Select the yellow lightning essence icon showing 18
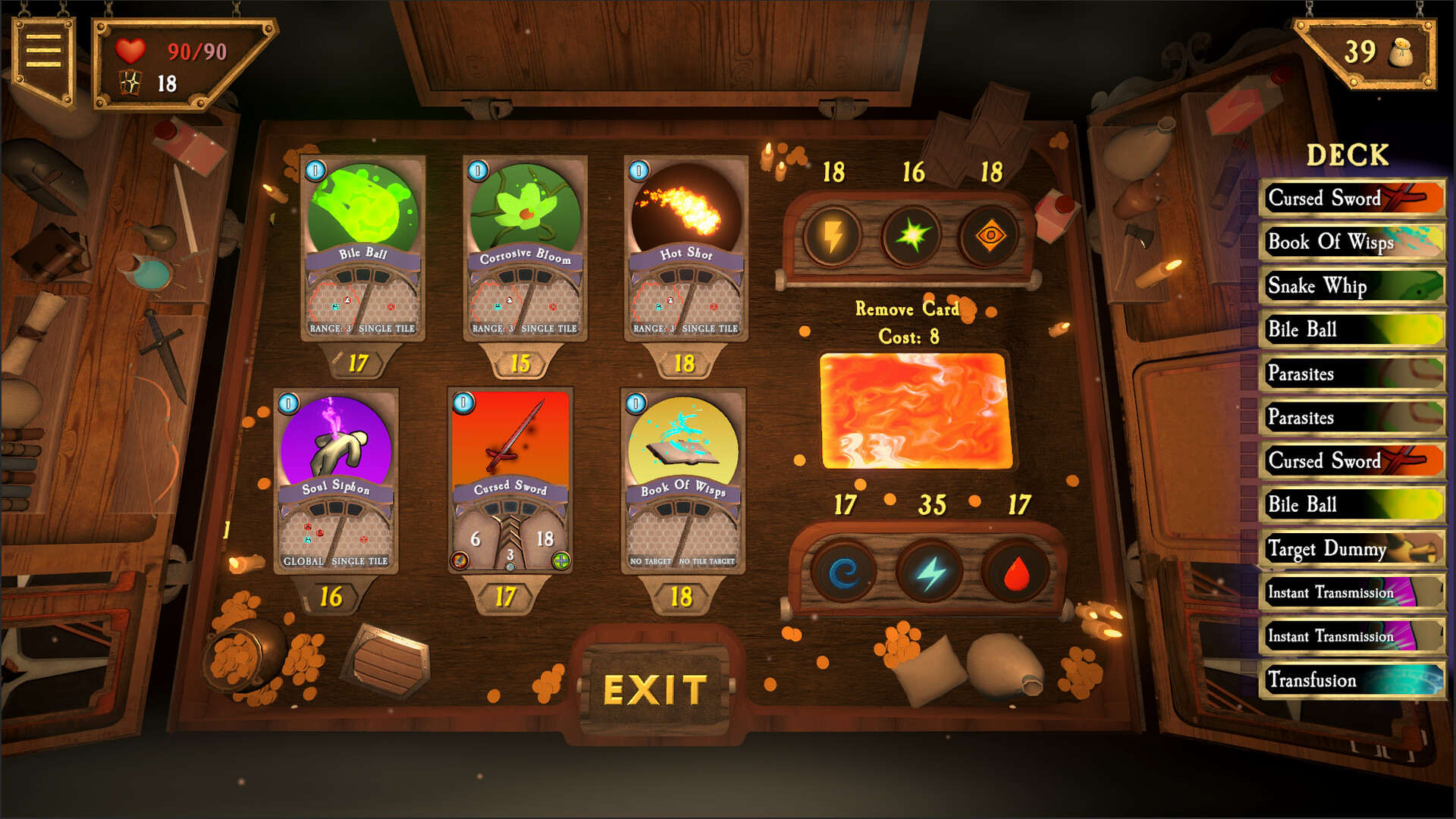The width and height of the screenshot is (1456, 819). (x=833, y=235)
